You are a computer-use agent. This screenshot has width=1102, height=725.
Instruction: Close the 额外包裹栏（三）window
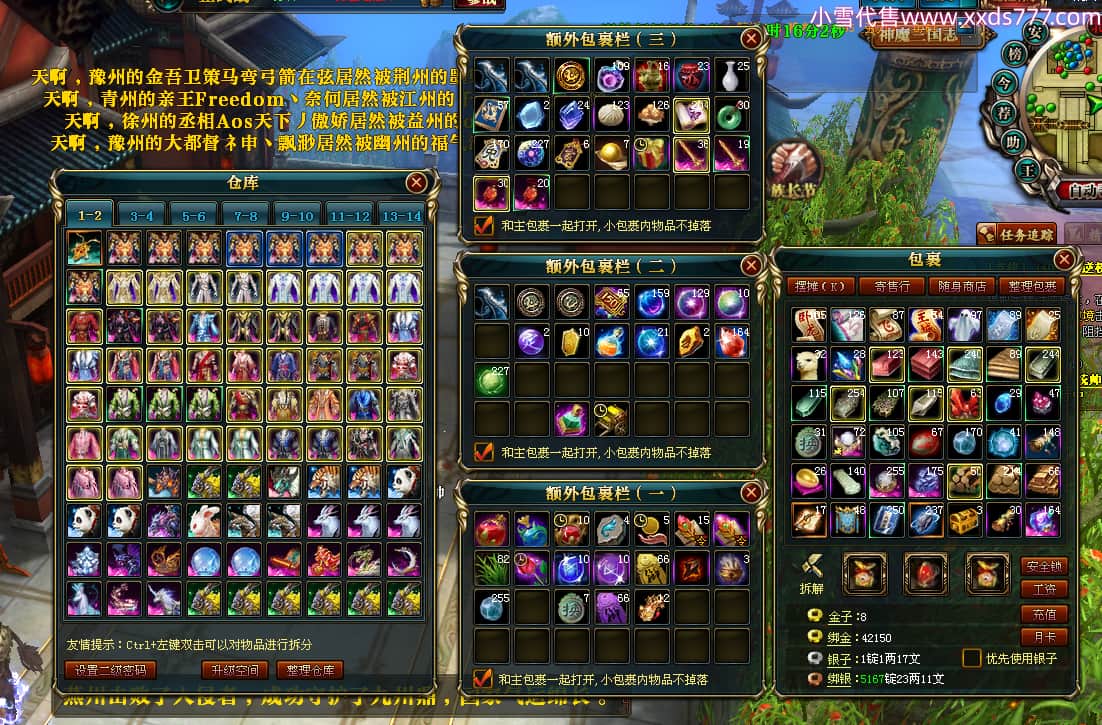point(750,39)
